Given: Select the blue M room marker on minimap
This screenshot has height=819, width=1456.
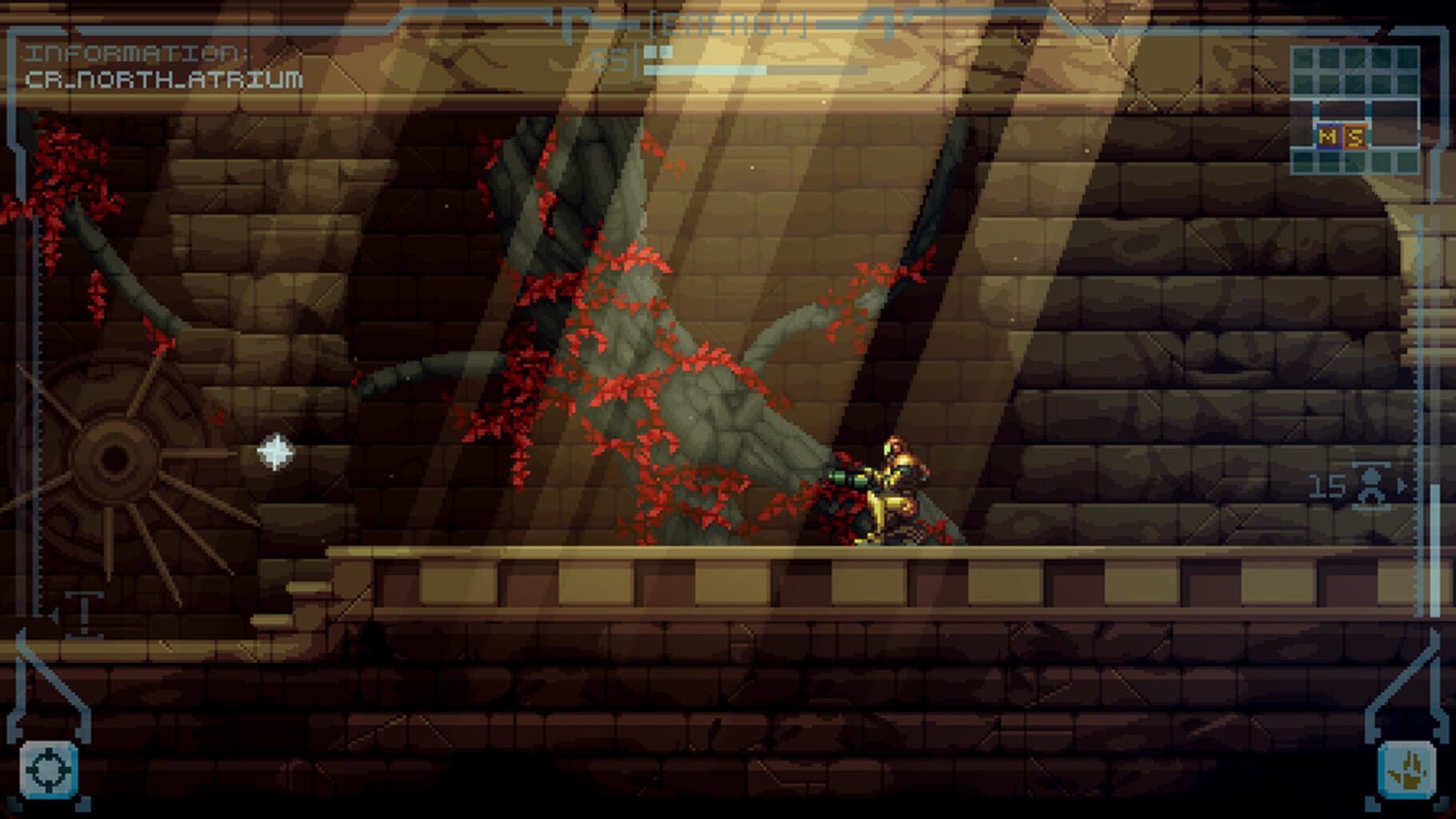Looking at the screenshot, I should coord(1330,134).
